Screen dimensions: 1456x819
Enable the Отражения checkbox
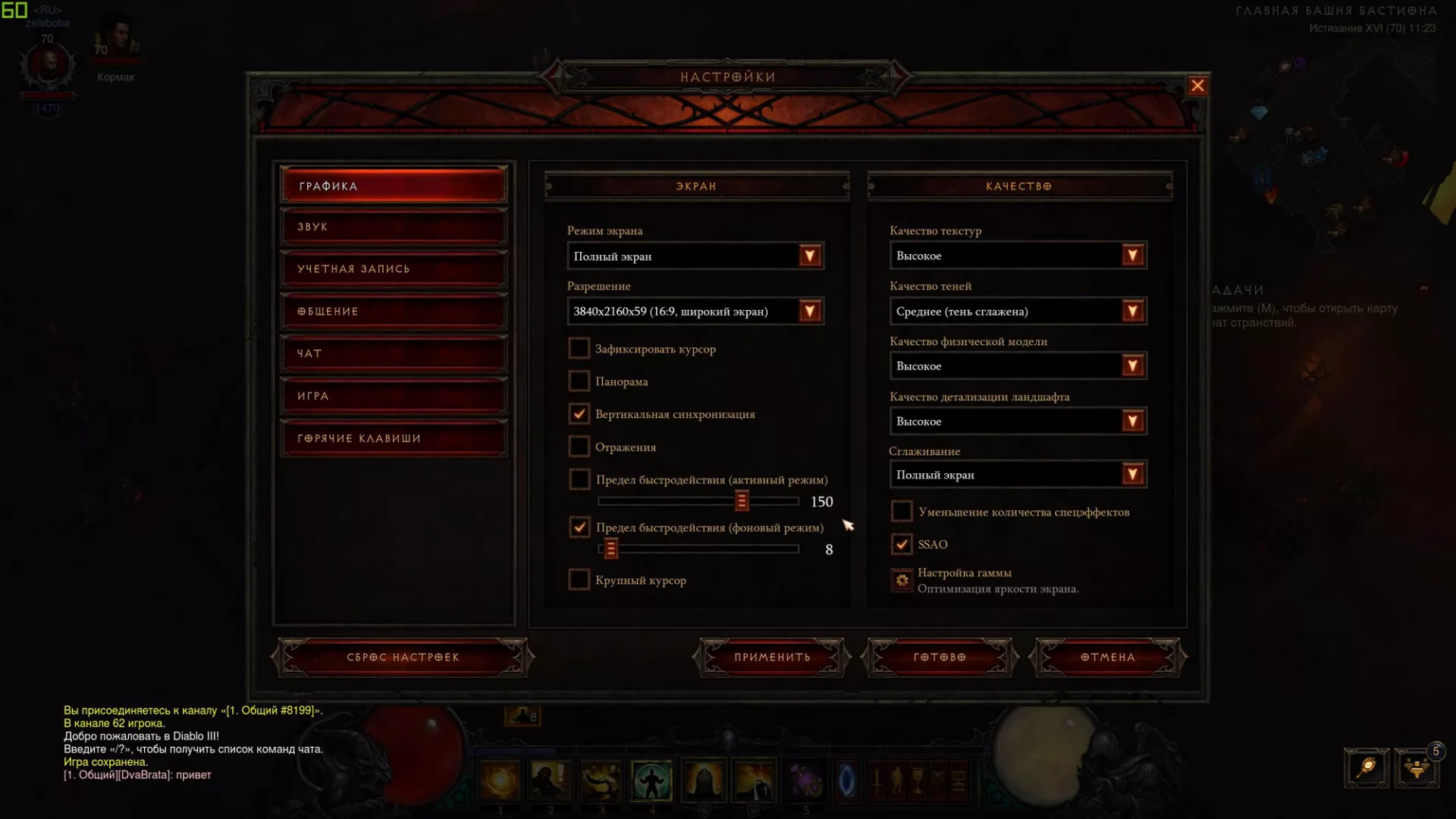[x=579, y=447]
